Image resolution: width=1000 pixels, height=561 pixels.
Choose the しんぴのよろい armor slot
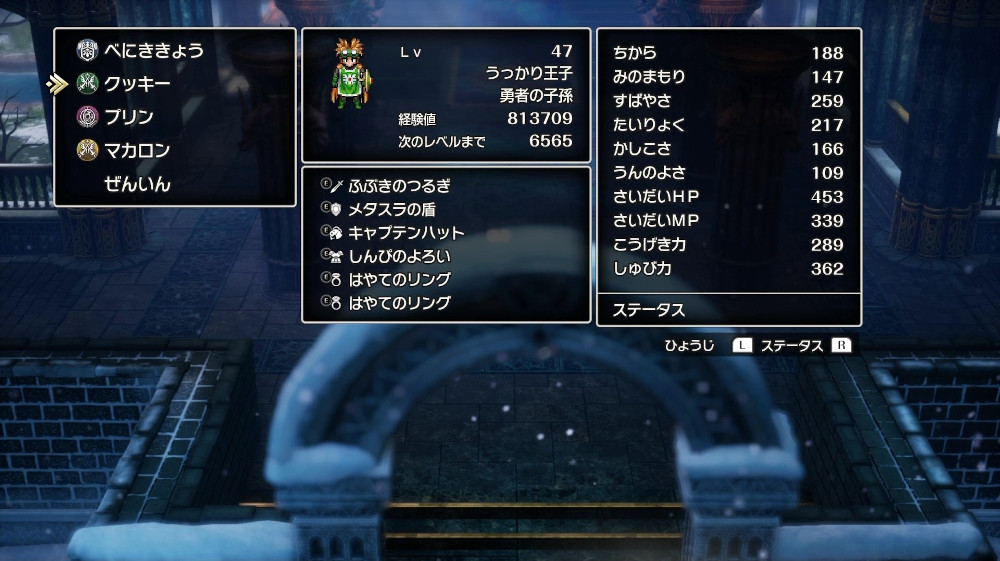pos(399,256)
